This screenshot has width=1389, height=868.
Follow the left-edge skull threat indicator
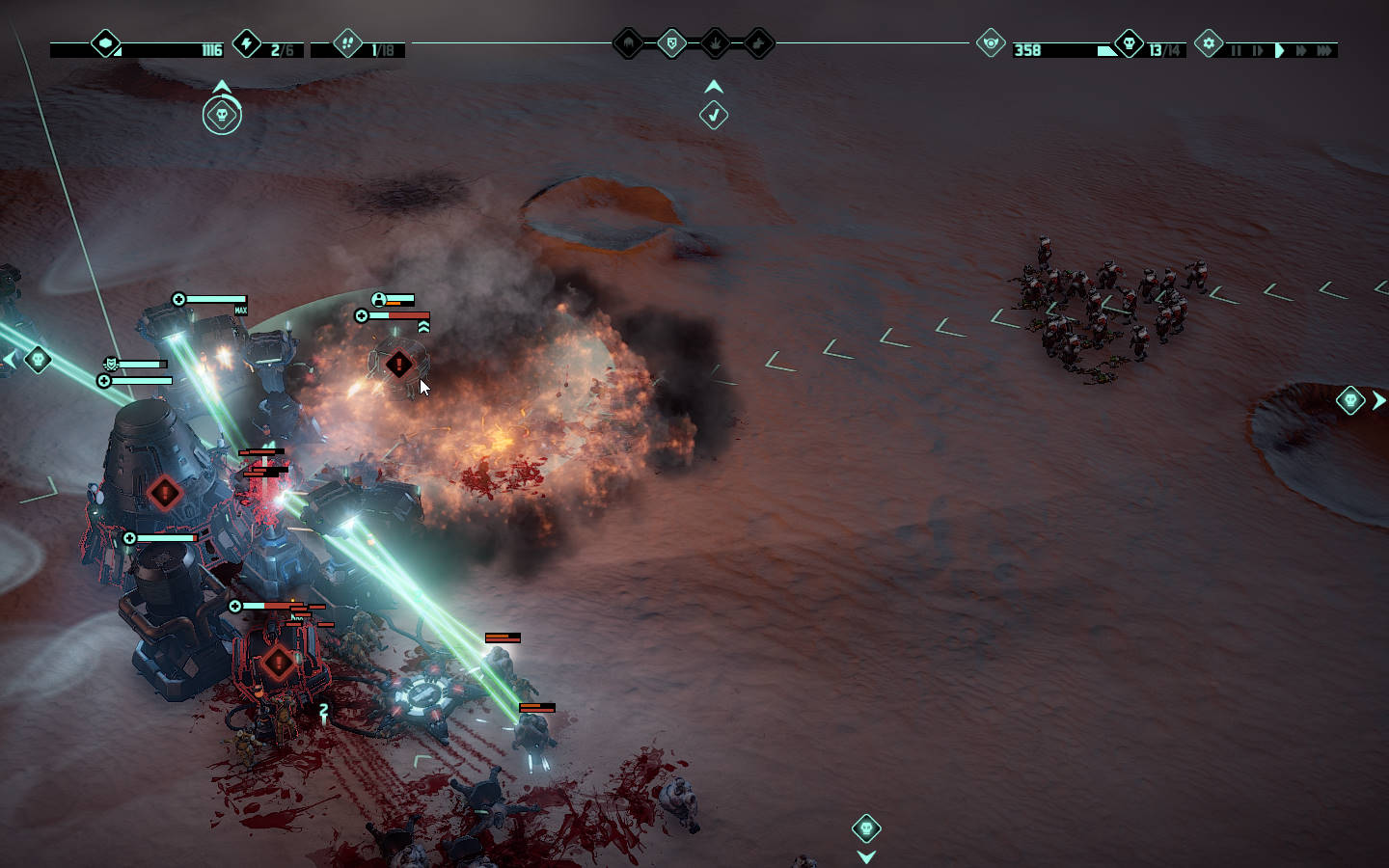coord(38,360)
